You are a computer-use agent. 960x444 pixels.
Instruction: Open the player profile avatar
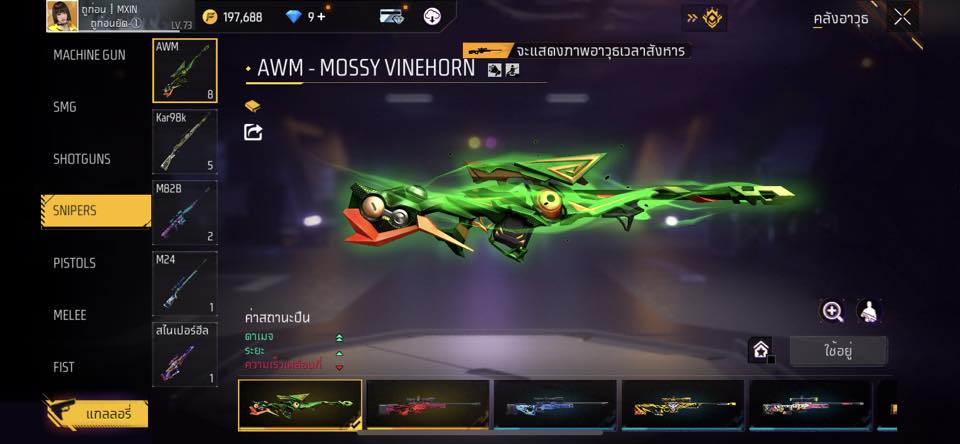[62, 16]
